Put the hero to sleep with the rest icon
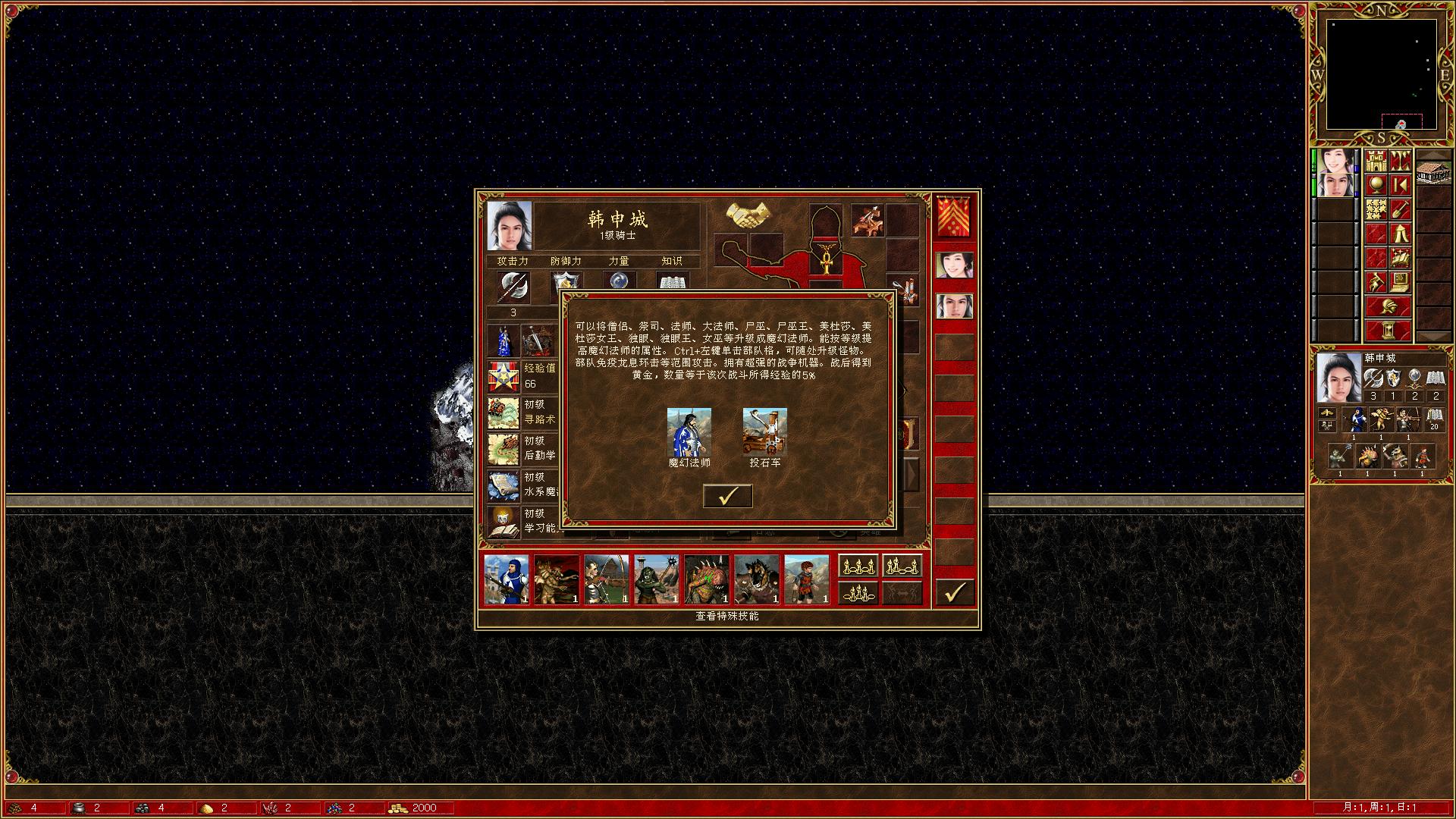Image resolution: width=1456 pixels, height=819 pixels. click(x=1399, y=233)
